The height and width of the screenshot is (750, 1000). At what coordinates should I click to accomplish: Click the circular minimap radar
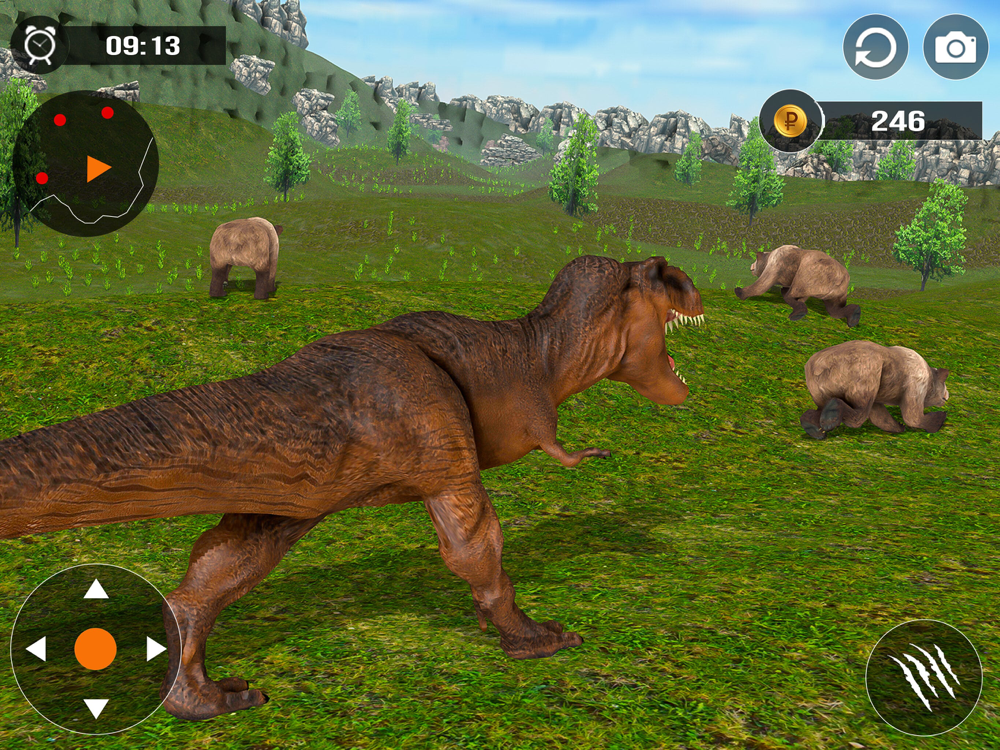85,164
